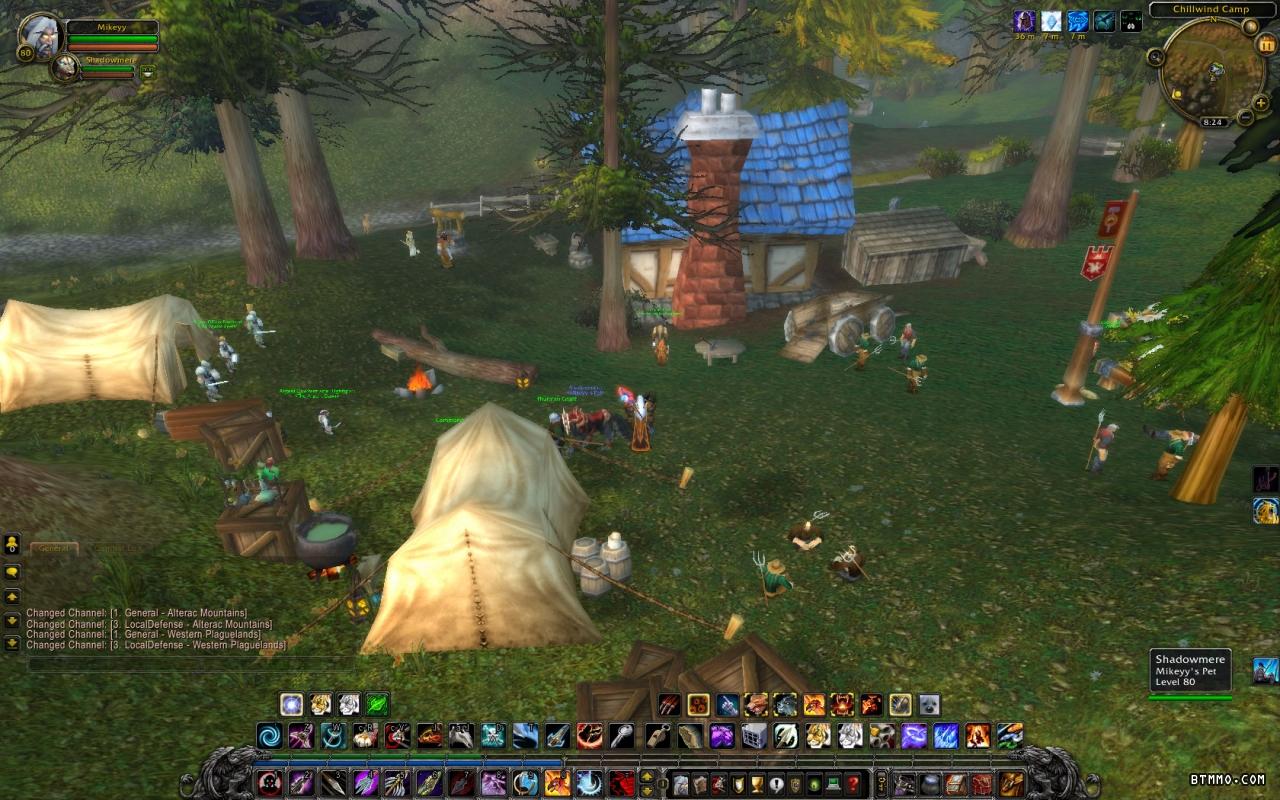
Task: Zoom in on the minimap
Action: (1262, 101)
